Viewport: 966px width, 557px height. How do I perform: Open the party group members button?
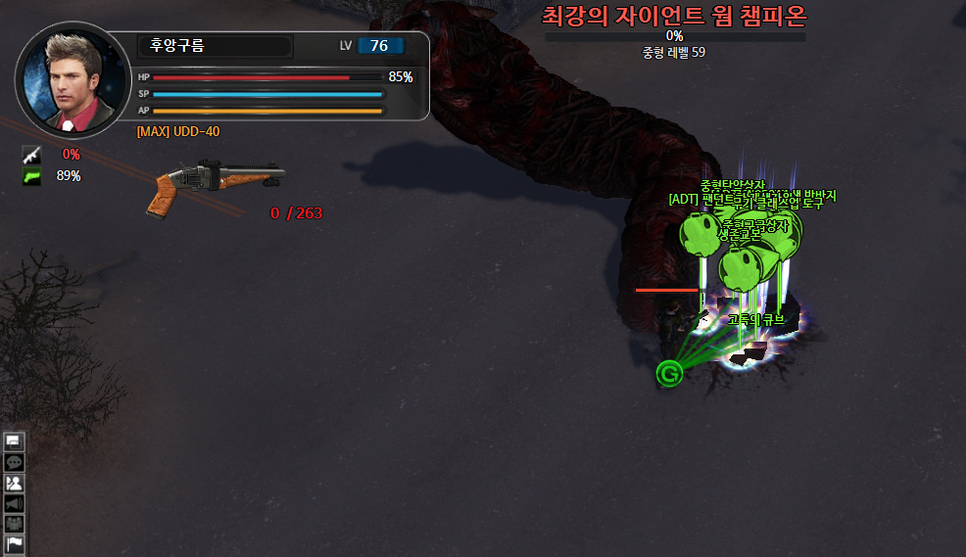(14, 523)
